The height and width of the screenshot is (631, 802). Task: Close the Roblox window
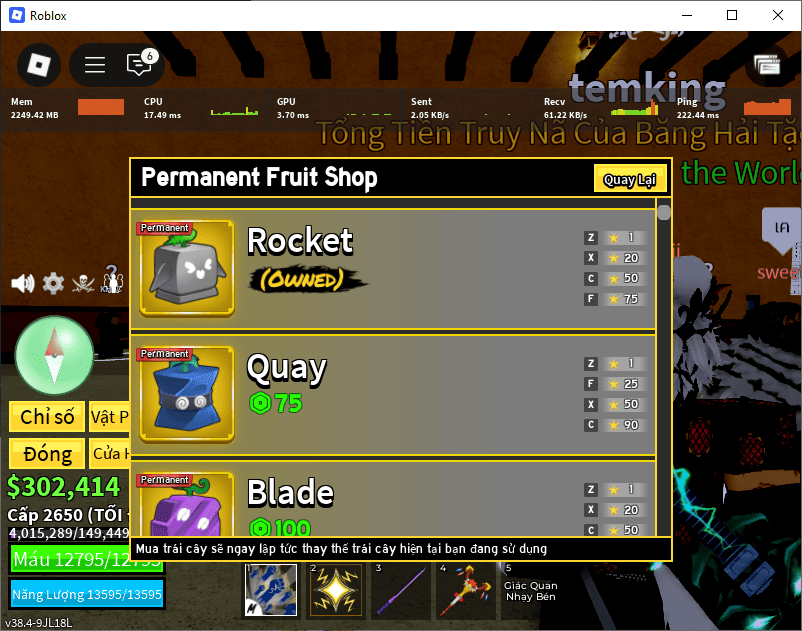[x=777, y=15]
